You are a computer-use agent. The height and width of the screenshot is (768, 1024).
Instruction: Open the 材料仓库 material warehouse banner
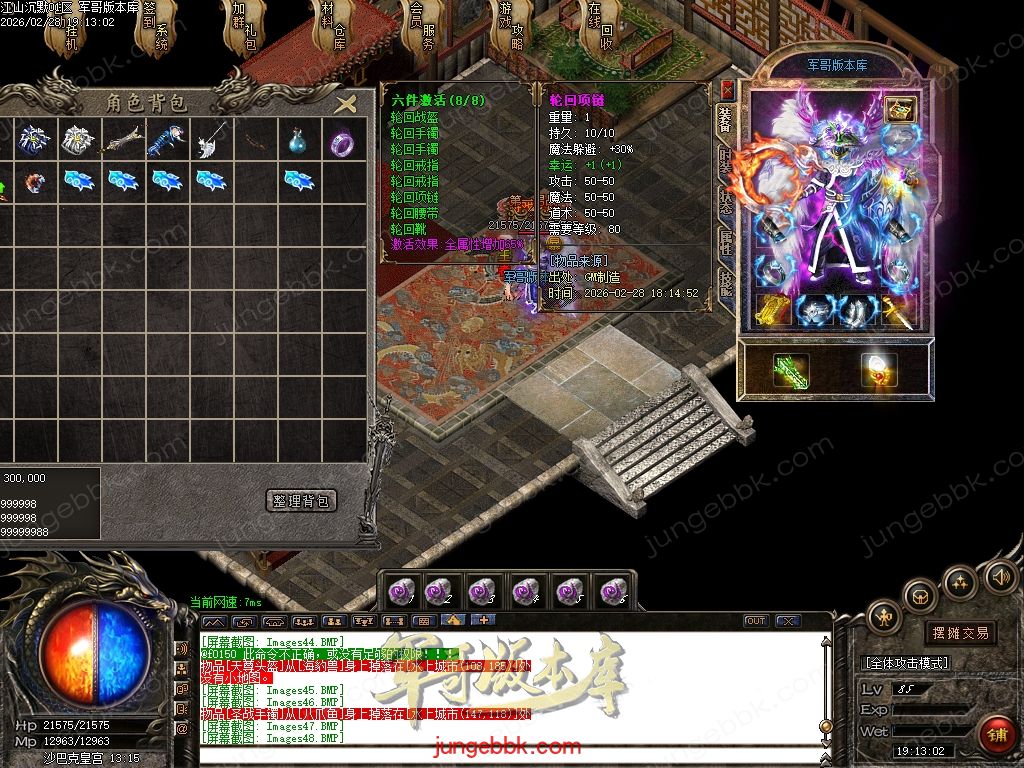point(332,30)
